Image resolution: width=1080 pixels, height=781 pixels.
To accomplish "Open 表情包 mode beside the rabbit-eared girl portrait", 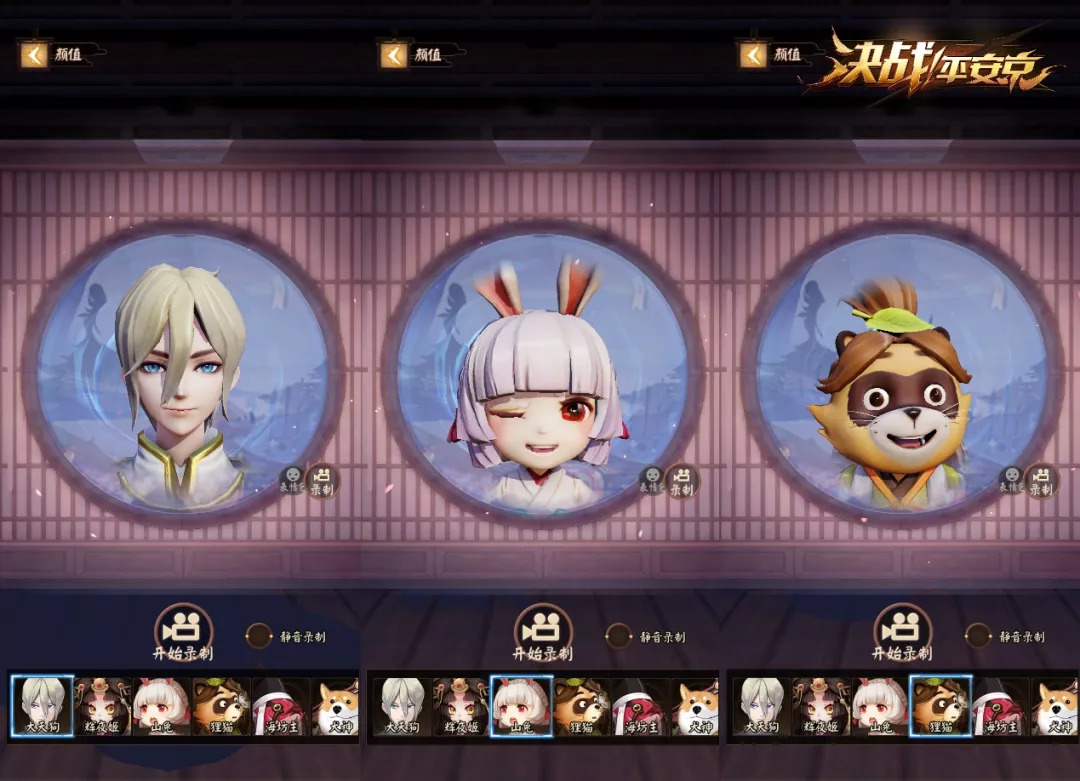I will tap(652, 481).
